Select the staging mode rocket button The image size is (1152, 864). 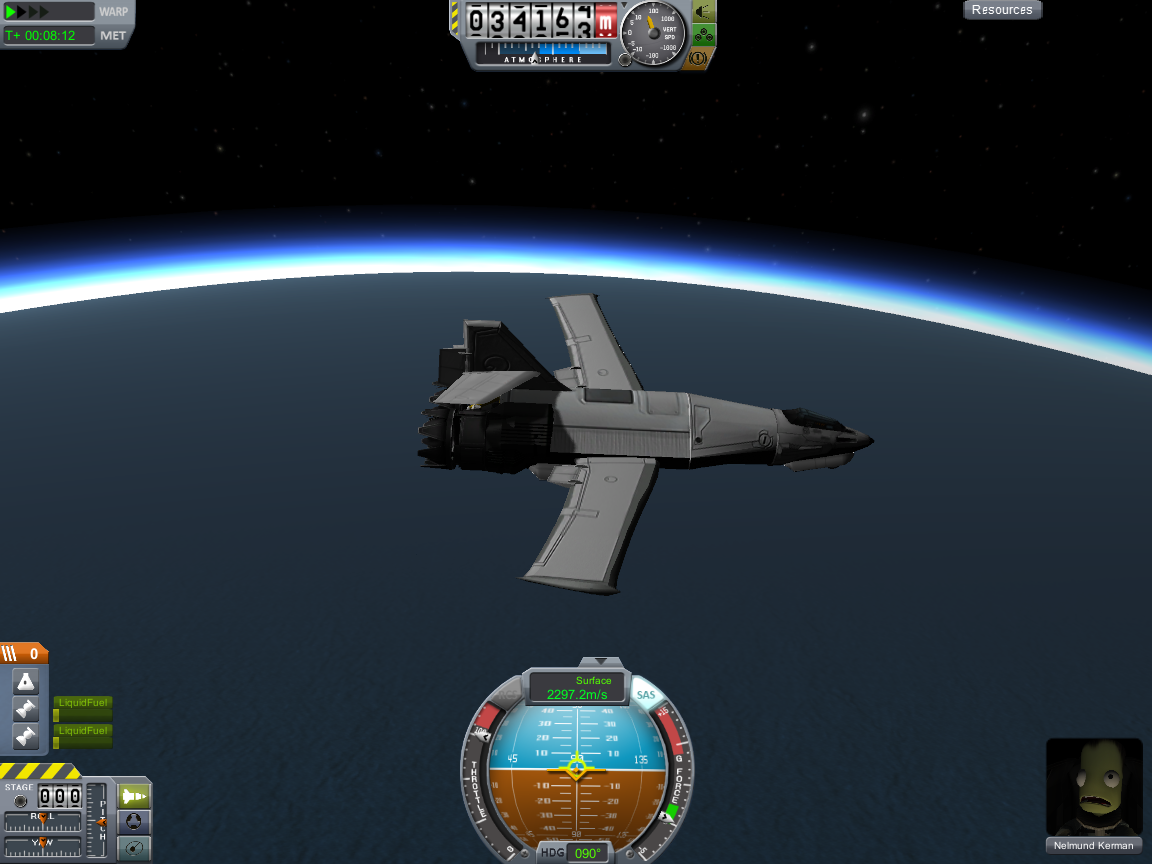[x=134, y=796]
